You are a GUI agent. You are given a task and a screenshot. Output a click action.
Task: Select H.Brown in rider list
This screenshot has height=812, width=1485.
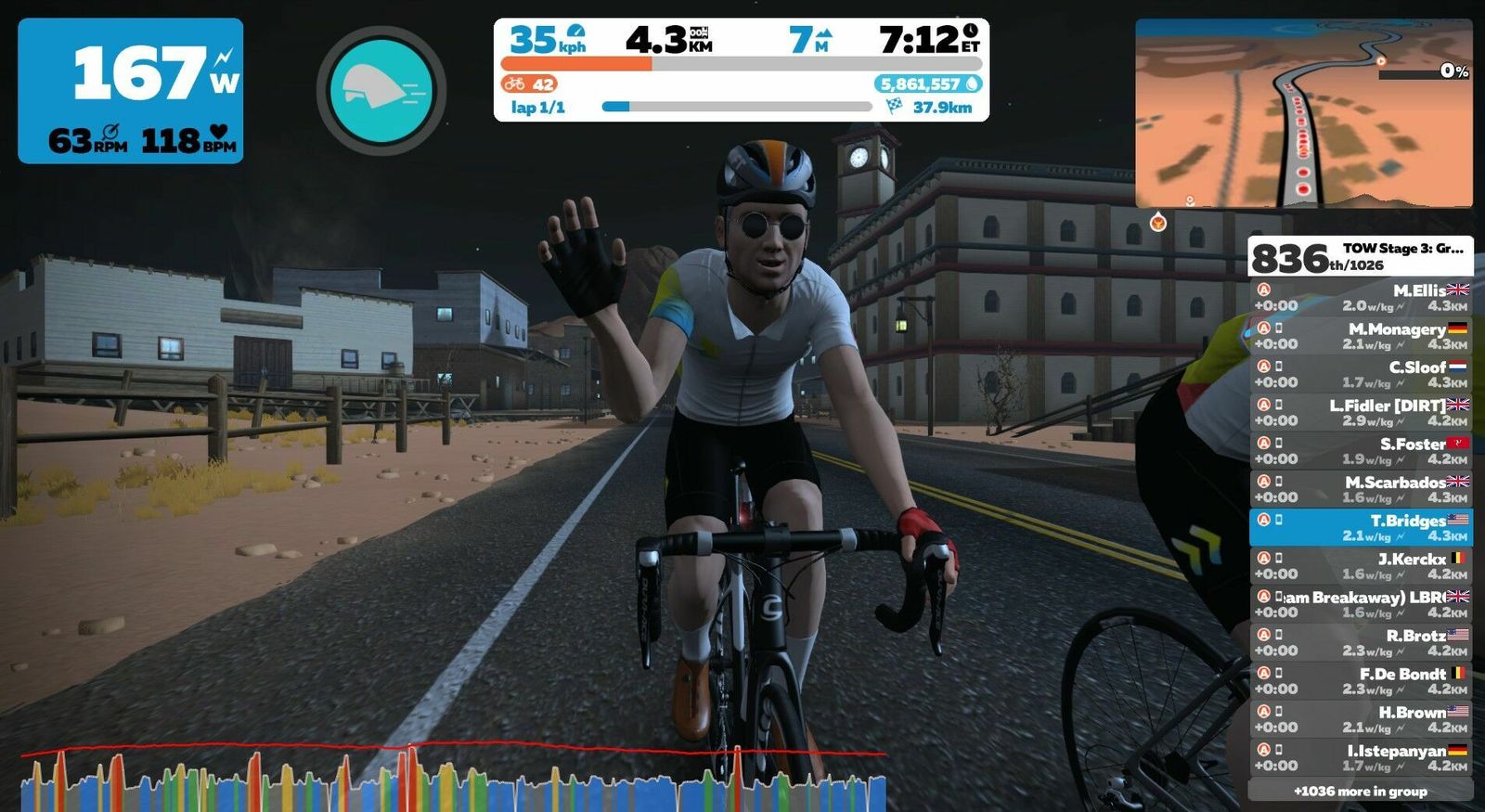(x=1361, y=719)
